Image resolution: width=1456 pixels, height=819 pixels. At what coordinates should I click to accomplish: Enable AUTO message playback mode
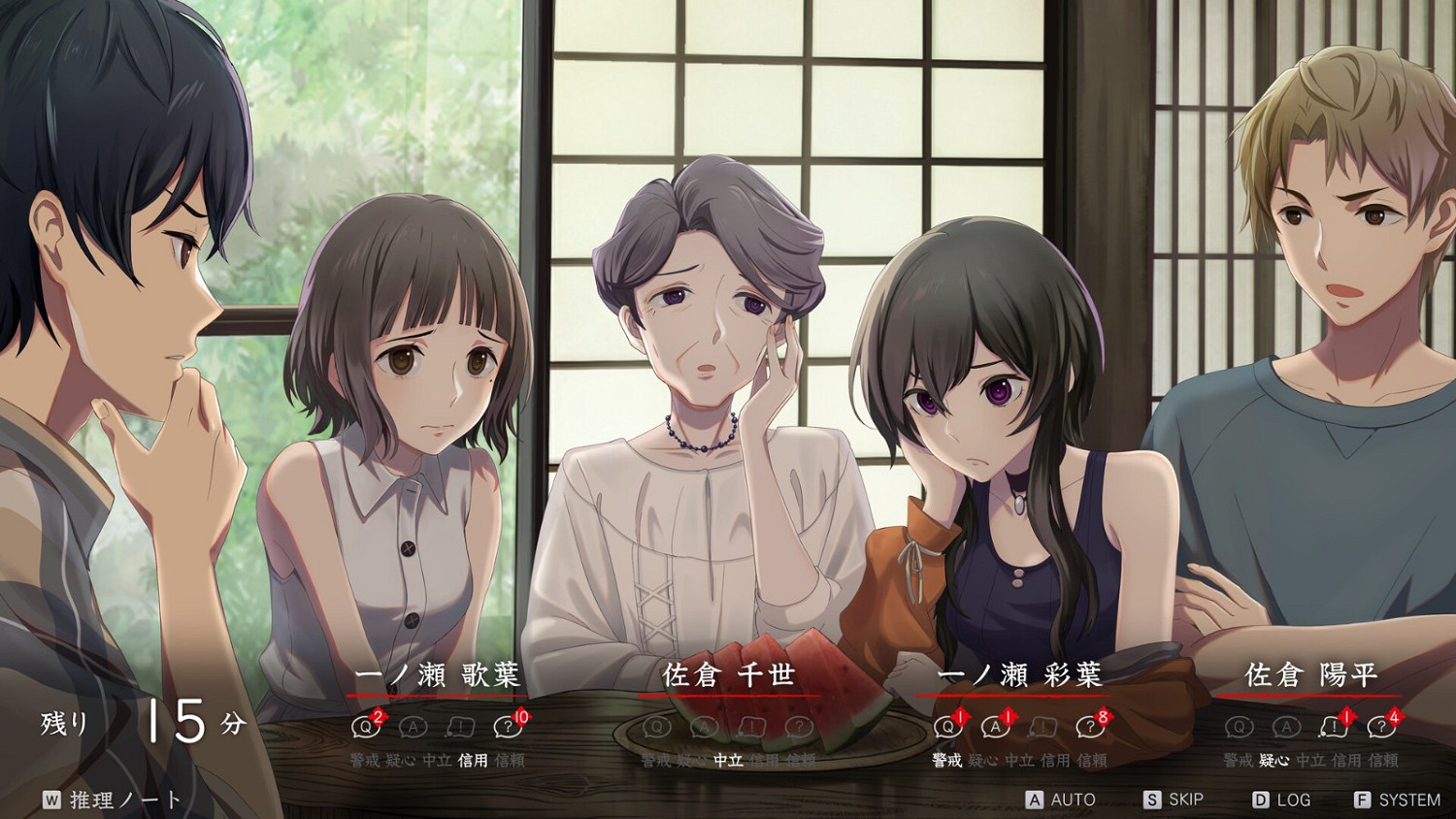tap(1061, 798)
